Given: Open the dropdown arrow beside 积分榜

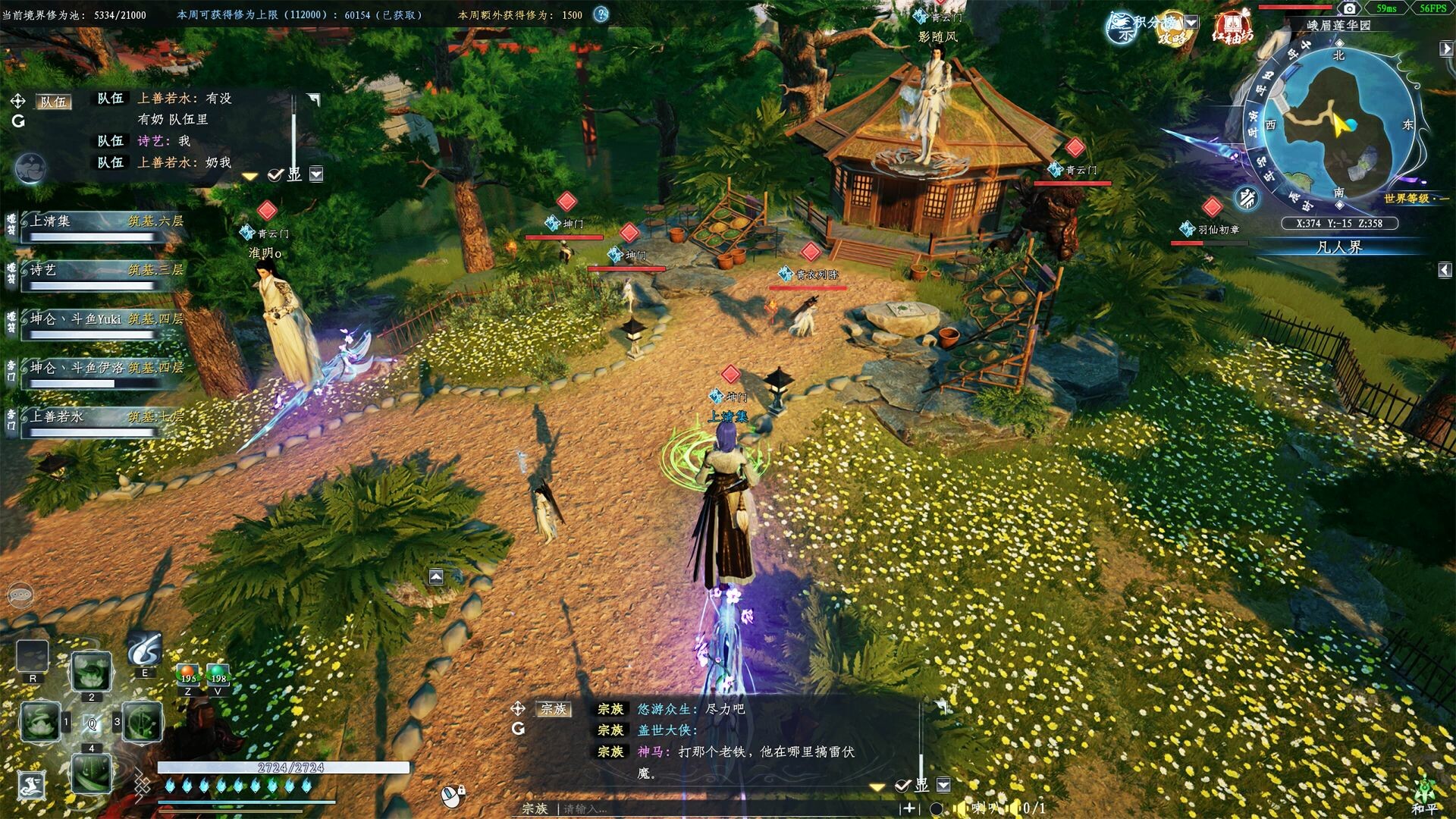Looking at the screenshot, I should 1190,22.
